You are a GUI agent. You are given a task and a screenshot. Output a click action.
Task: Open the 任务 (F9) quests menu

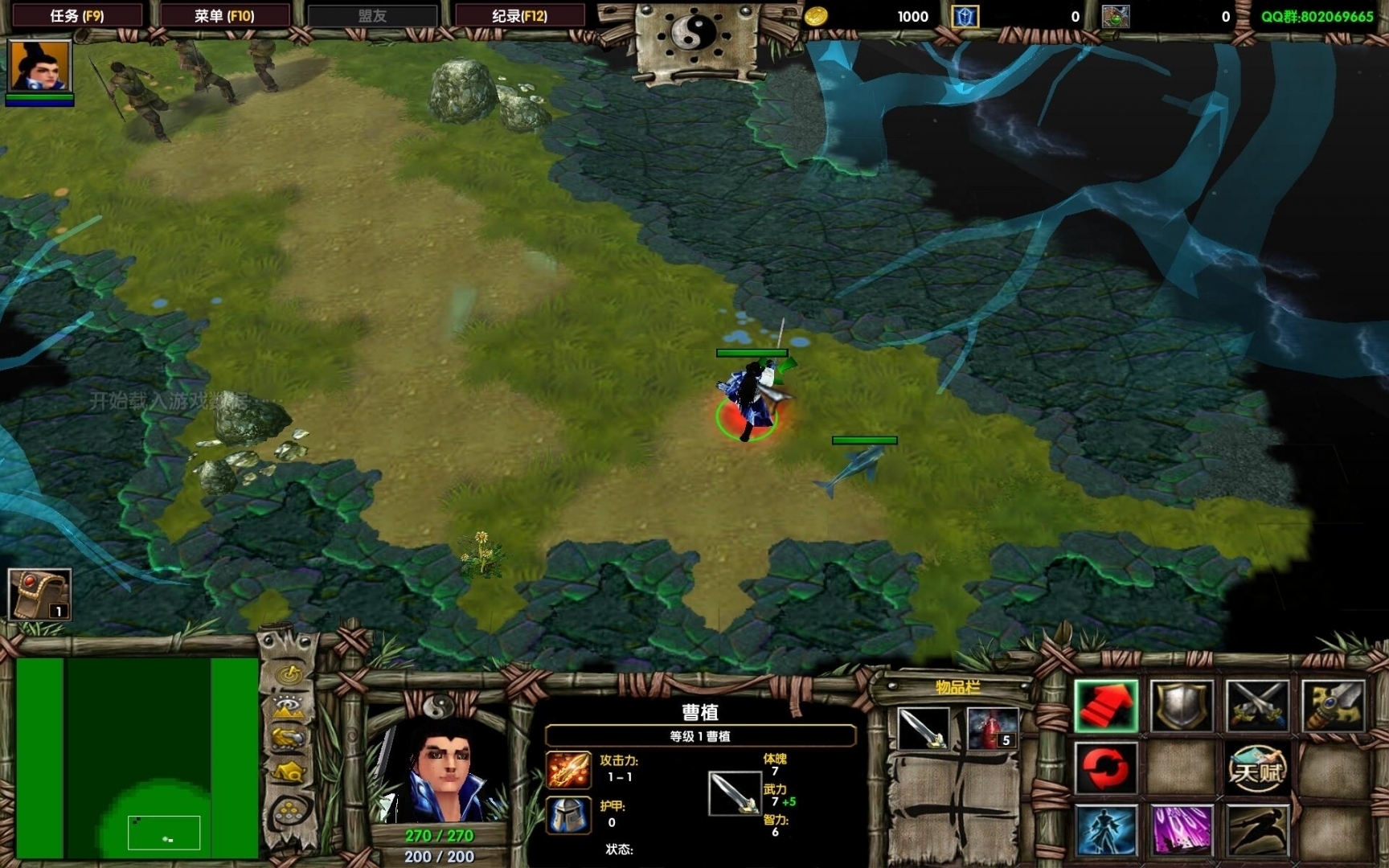coord(76,15)
